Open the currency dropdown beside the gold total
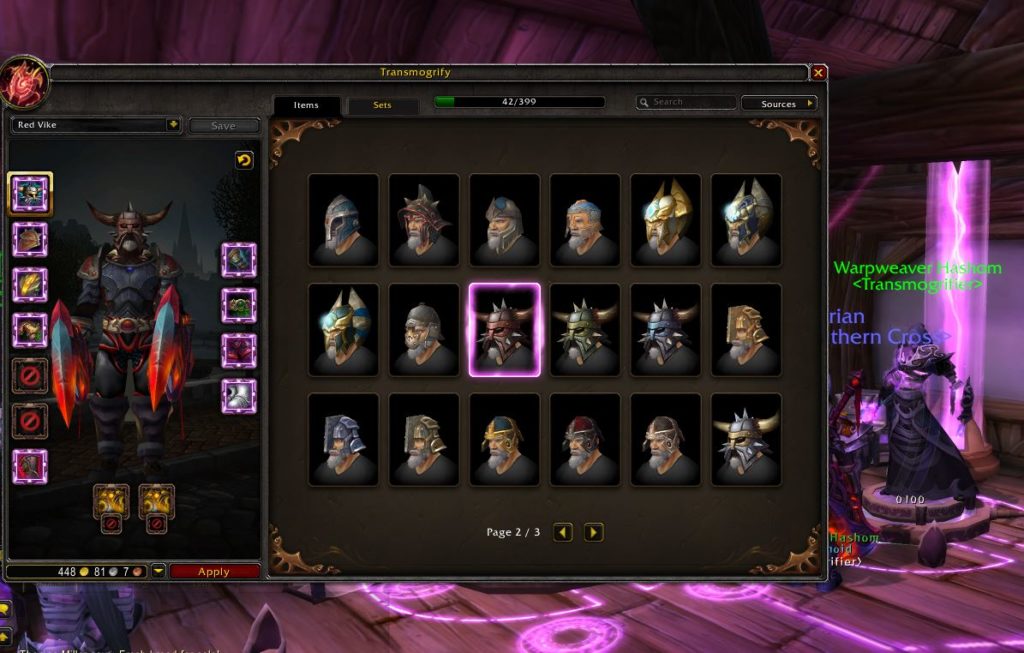Image resolution: width=1024 pixels, height=653 pixels. [x=158, y=572]
